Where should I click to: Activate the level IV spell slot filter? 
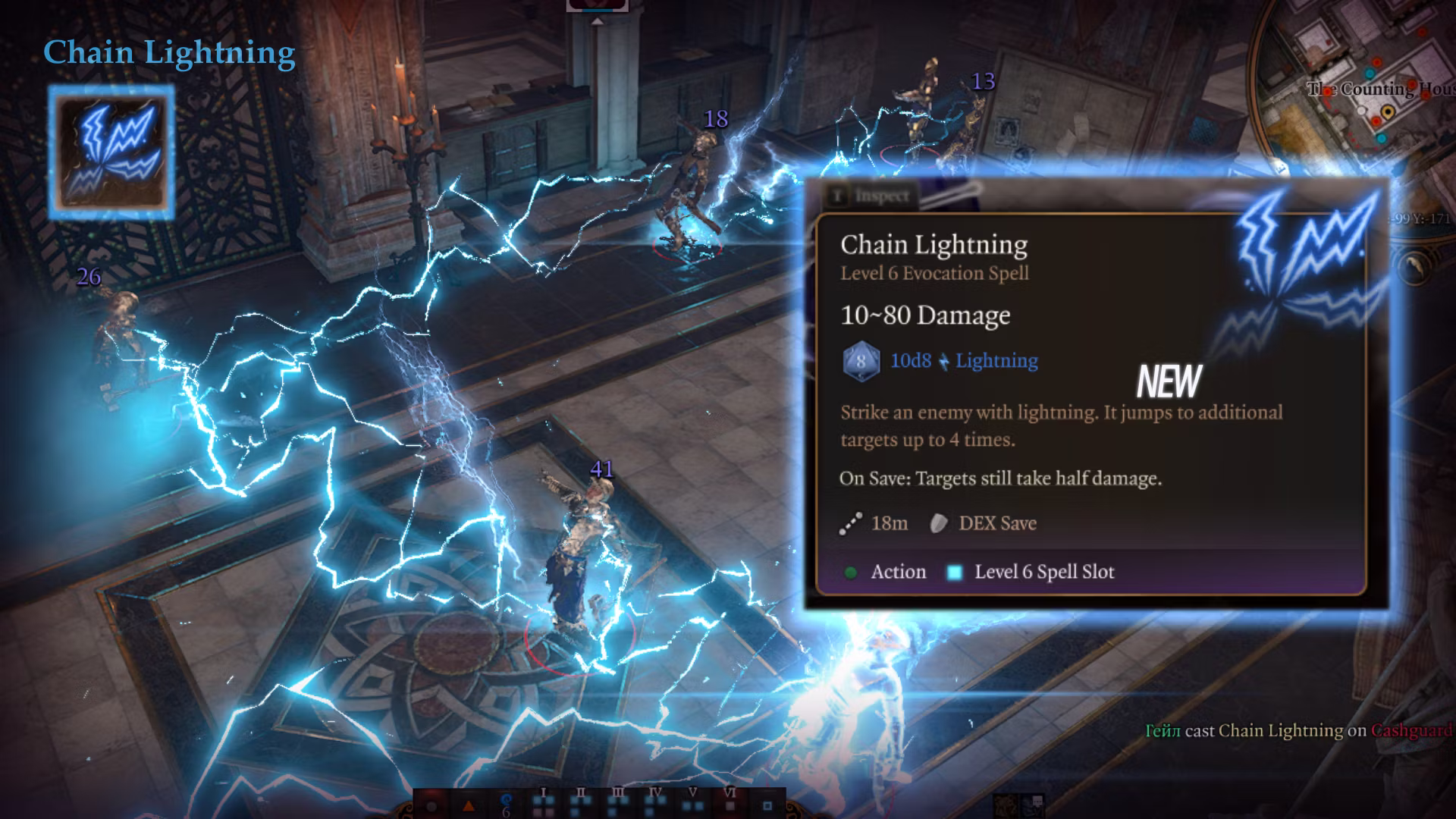(655, 802)
